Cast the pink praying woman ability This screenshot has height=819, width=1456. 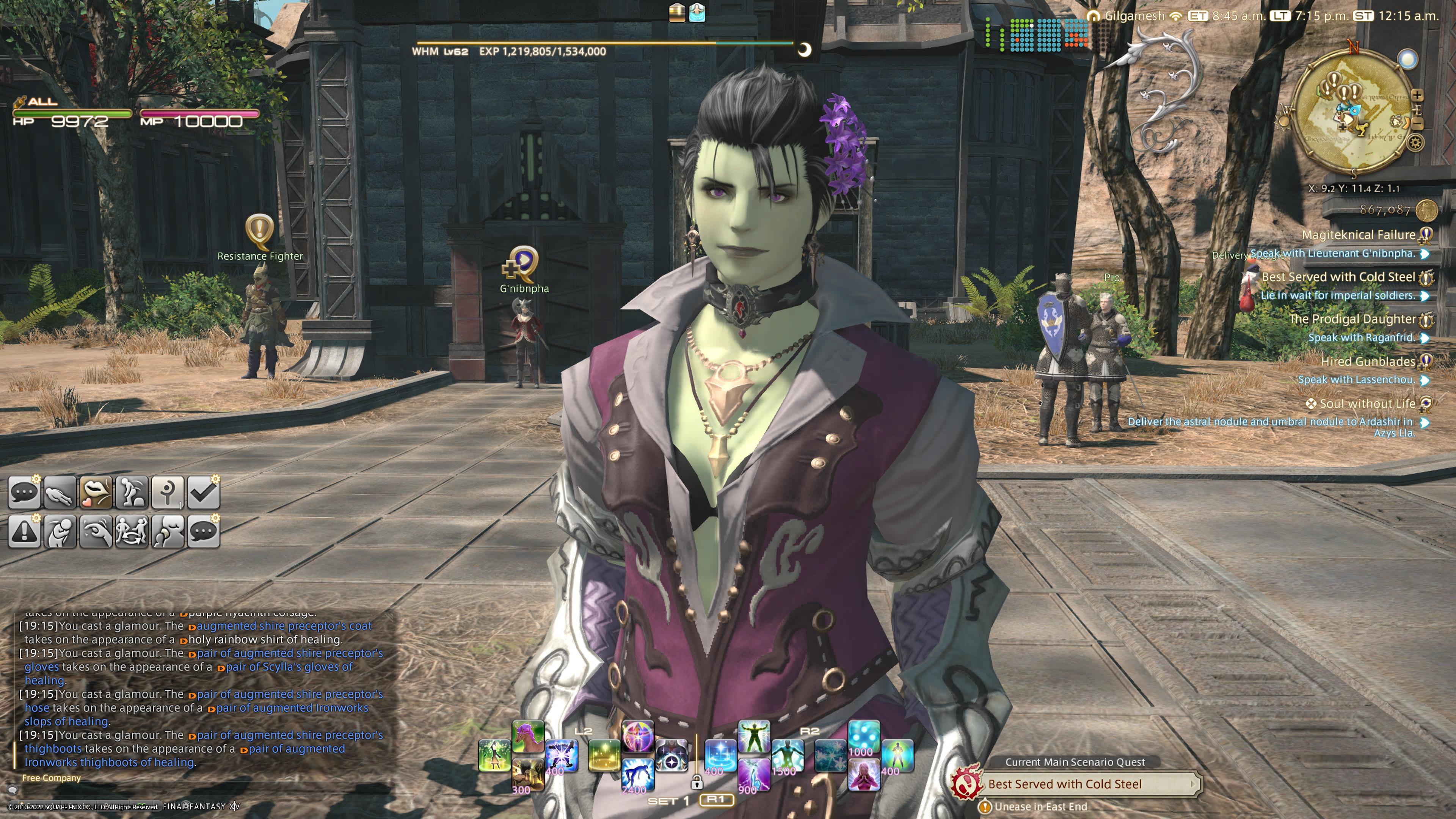pos(864,775)
